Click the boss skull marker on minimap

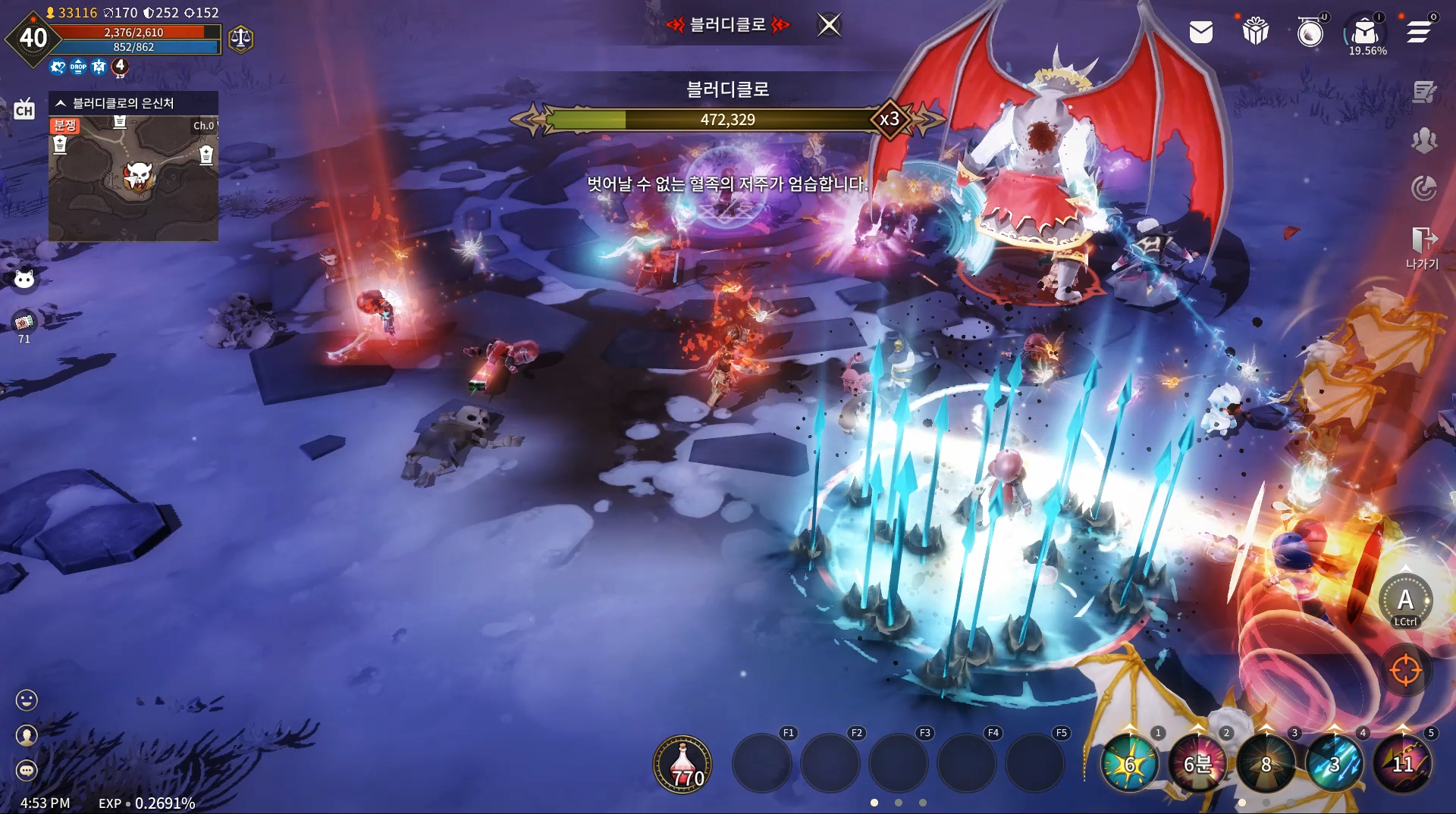[139, 176]
